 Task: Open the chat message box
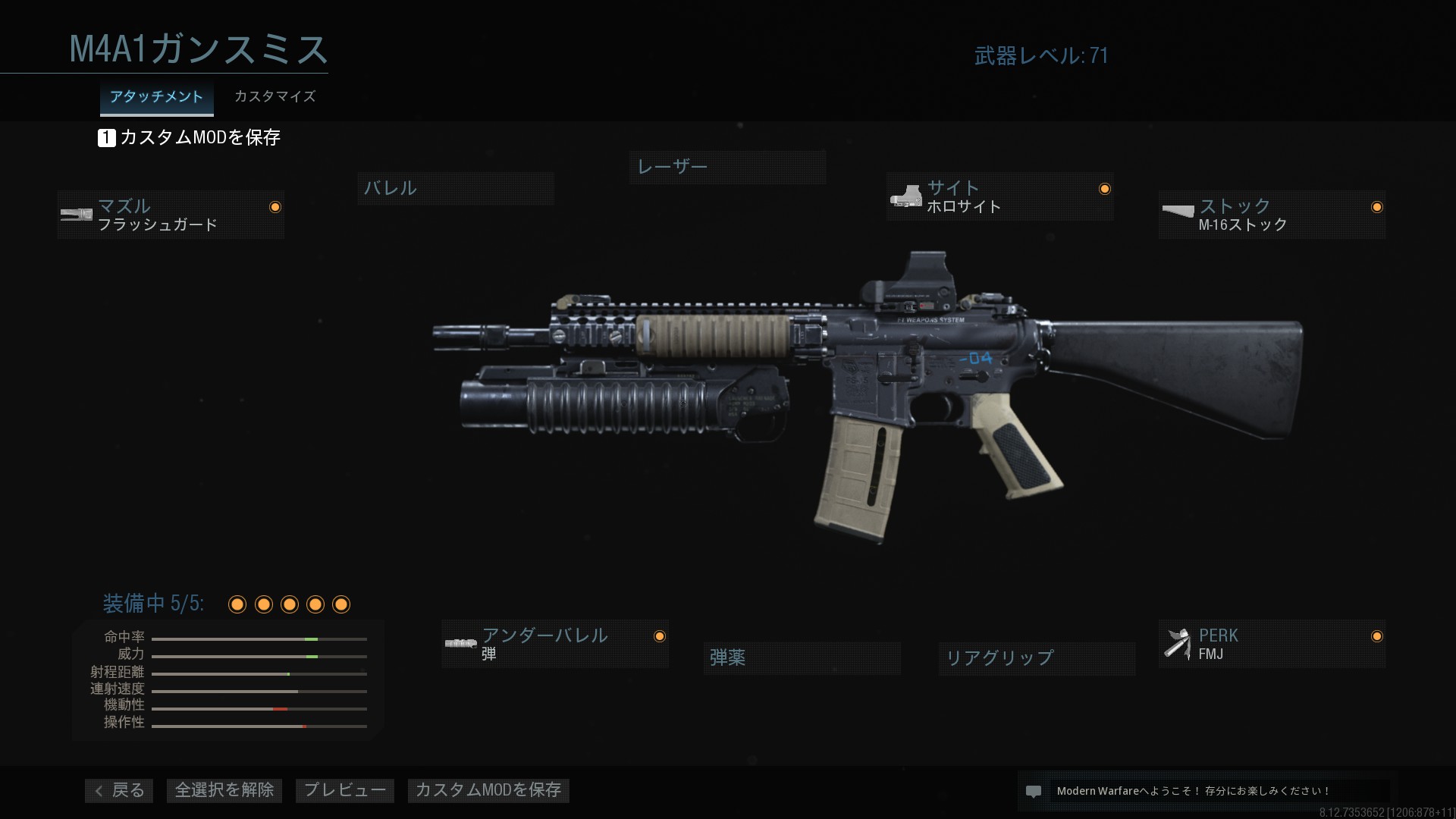tap(1206, 791)
